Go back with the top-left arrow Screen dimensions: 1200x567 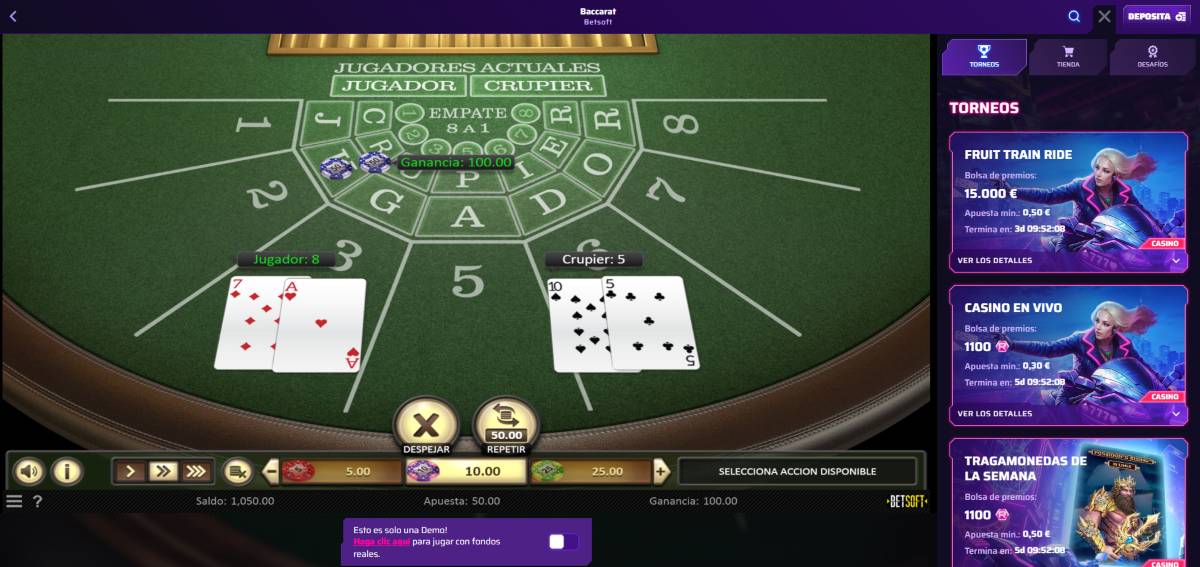(x=12, y=16)
